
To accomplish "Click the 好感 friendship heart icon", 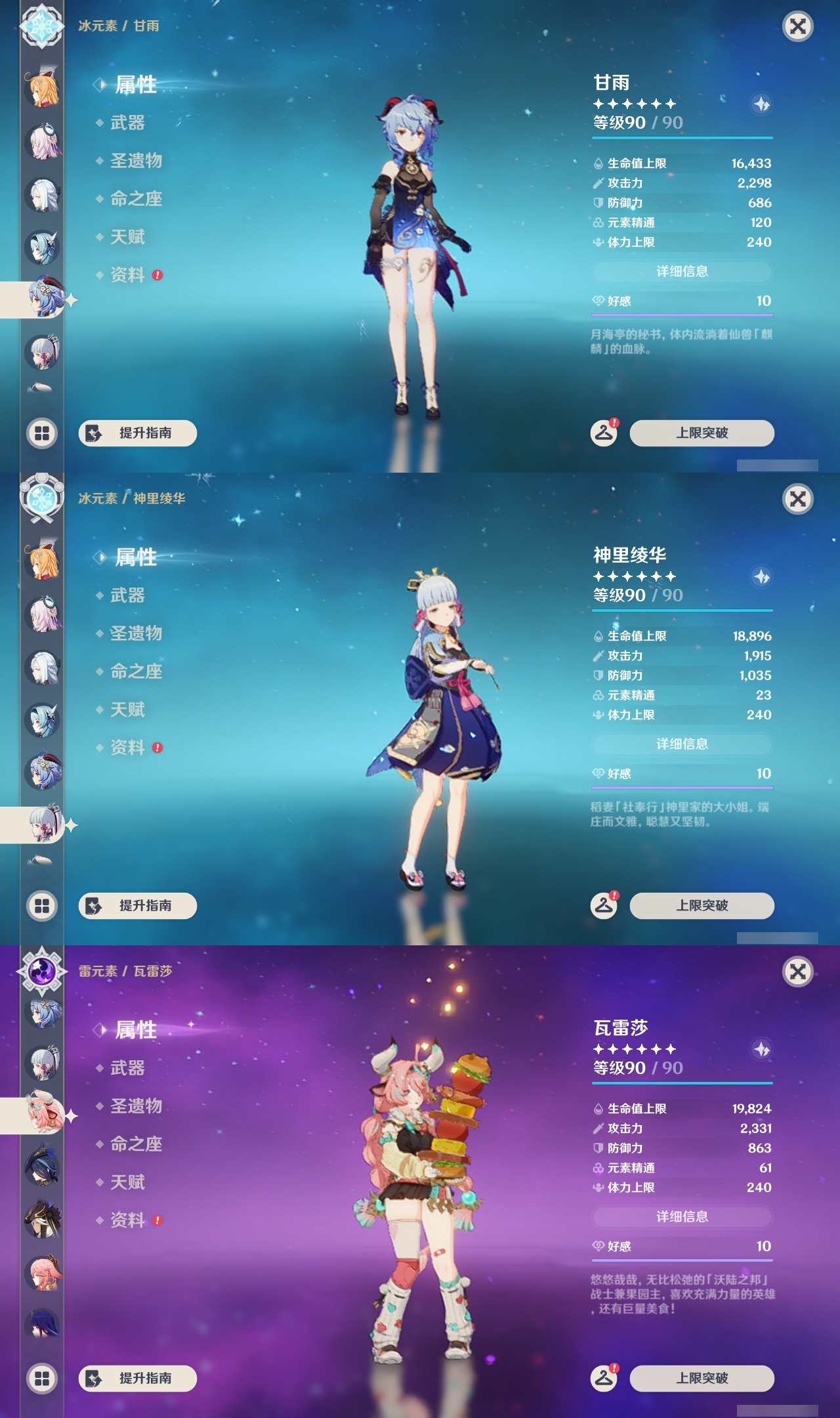I will [597, 300].
